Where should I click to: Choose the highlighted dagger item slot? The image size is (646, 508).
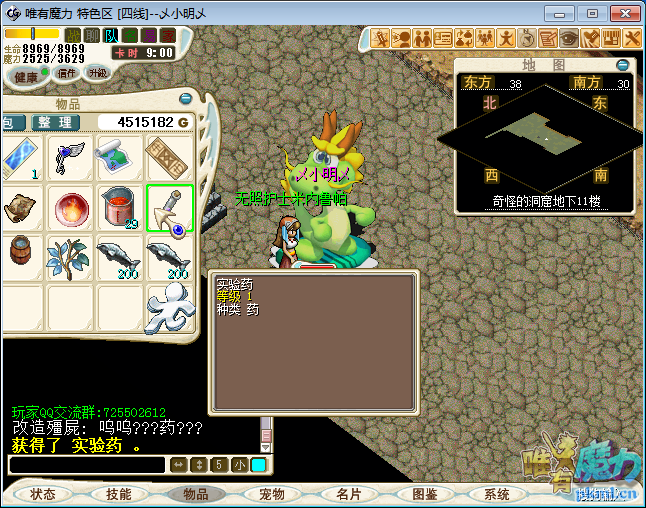168,207
